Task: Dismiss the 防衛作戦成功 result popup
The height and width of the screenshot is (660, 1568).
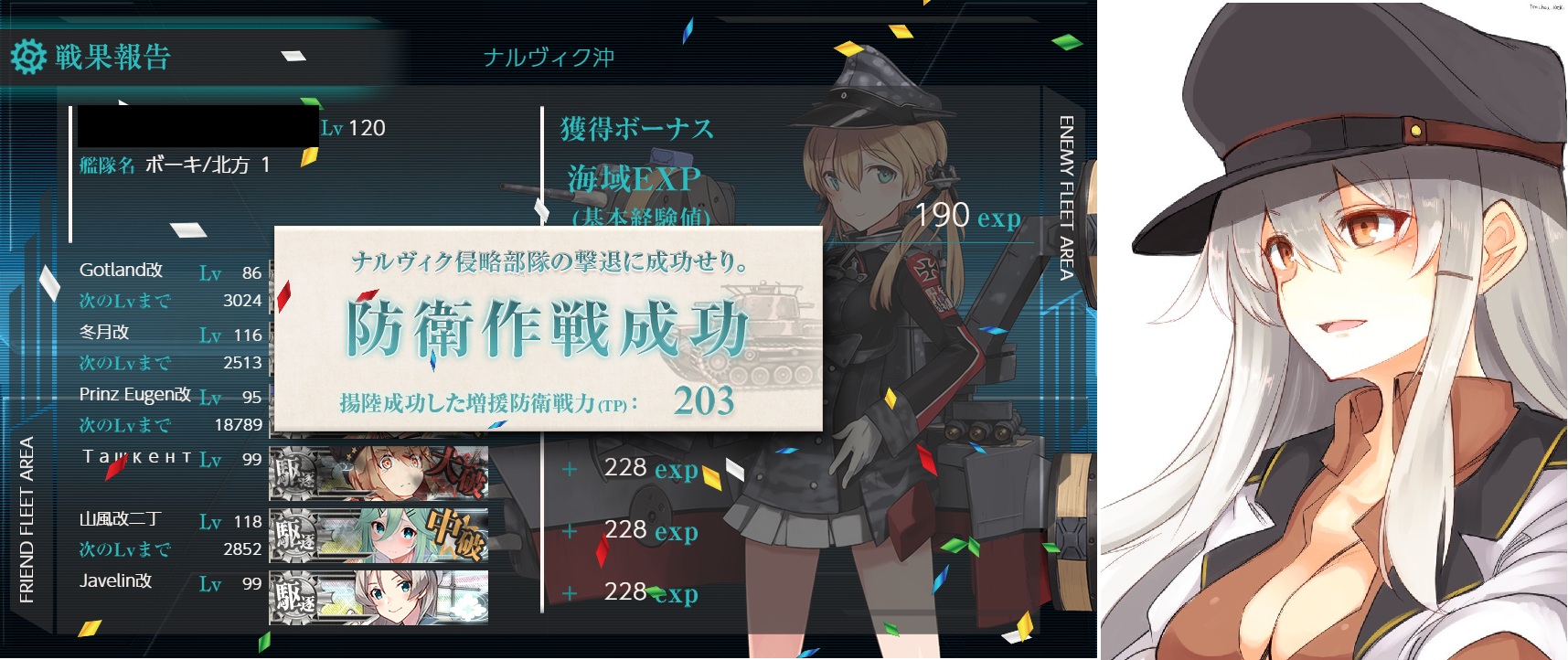Action: point(548,329)
